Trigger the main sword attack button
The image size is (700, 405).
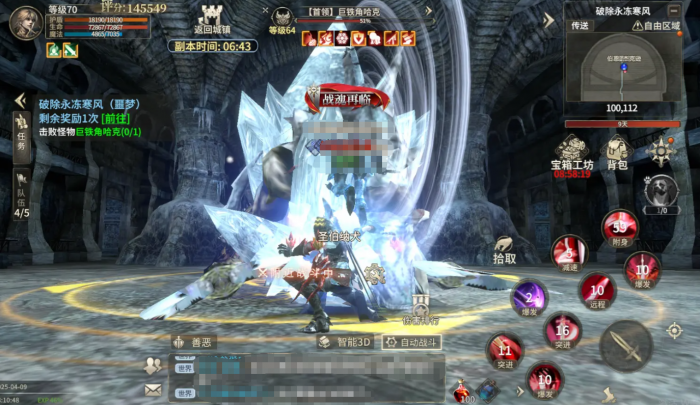tap(625, 345)
